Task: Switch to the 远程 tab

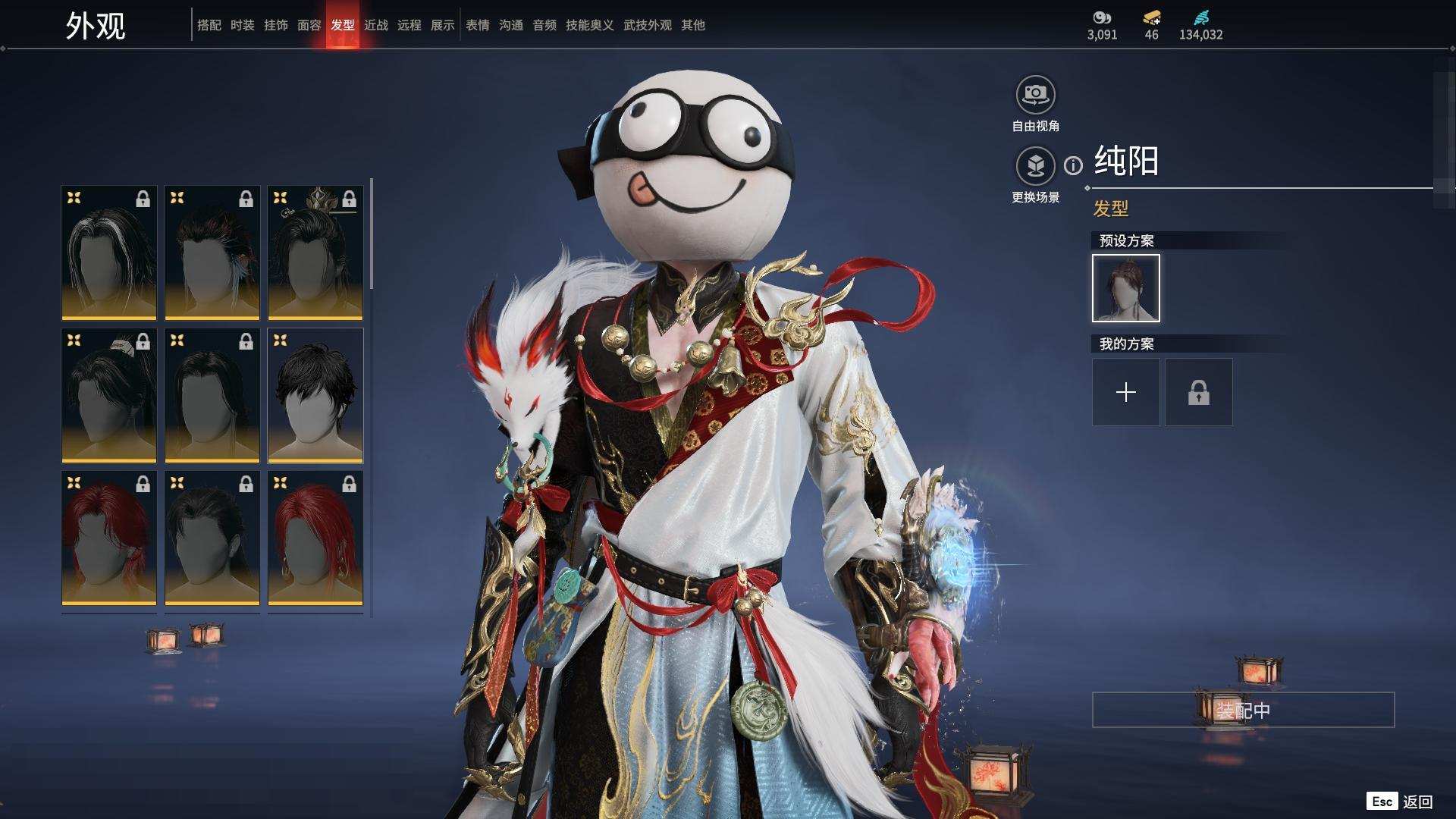Action: [x=409, y=25]
